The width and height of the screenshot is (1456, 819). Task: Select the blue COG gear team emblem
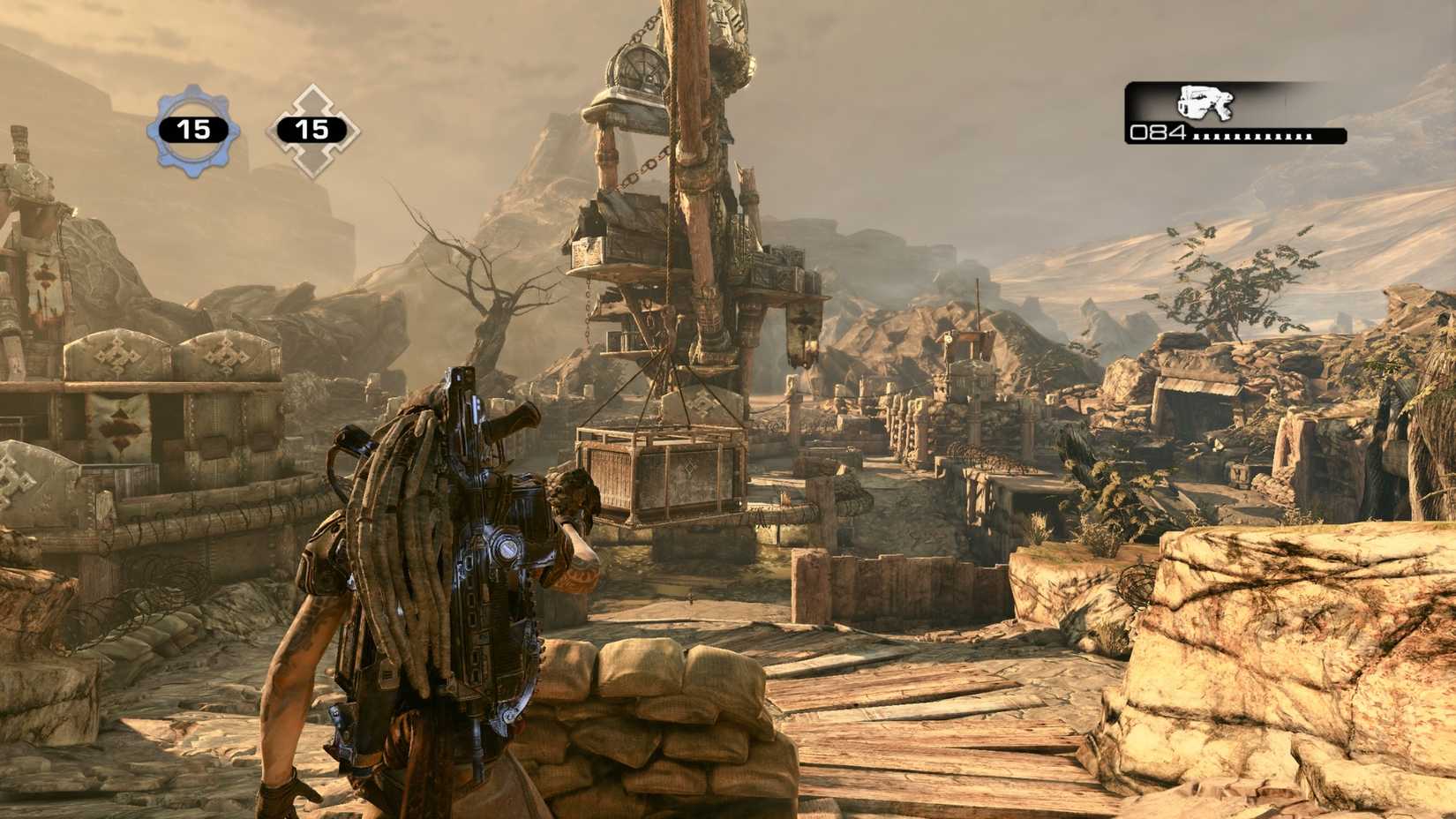pos(193,126)
